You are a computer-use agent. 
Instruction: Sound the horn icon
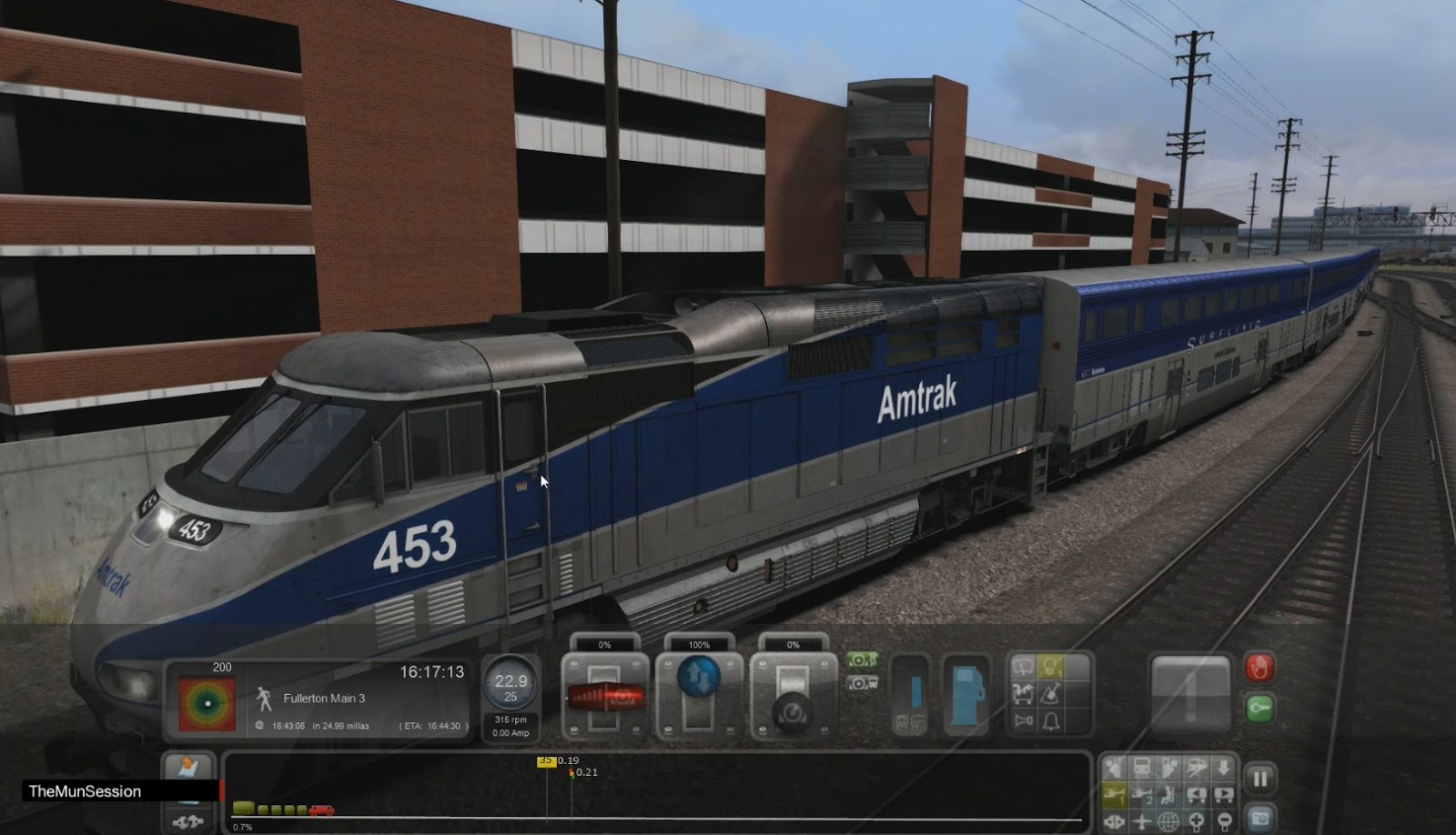(1022, 720)
